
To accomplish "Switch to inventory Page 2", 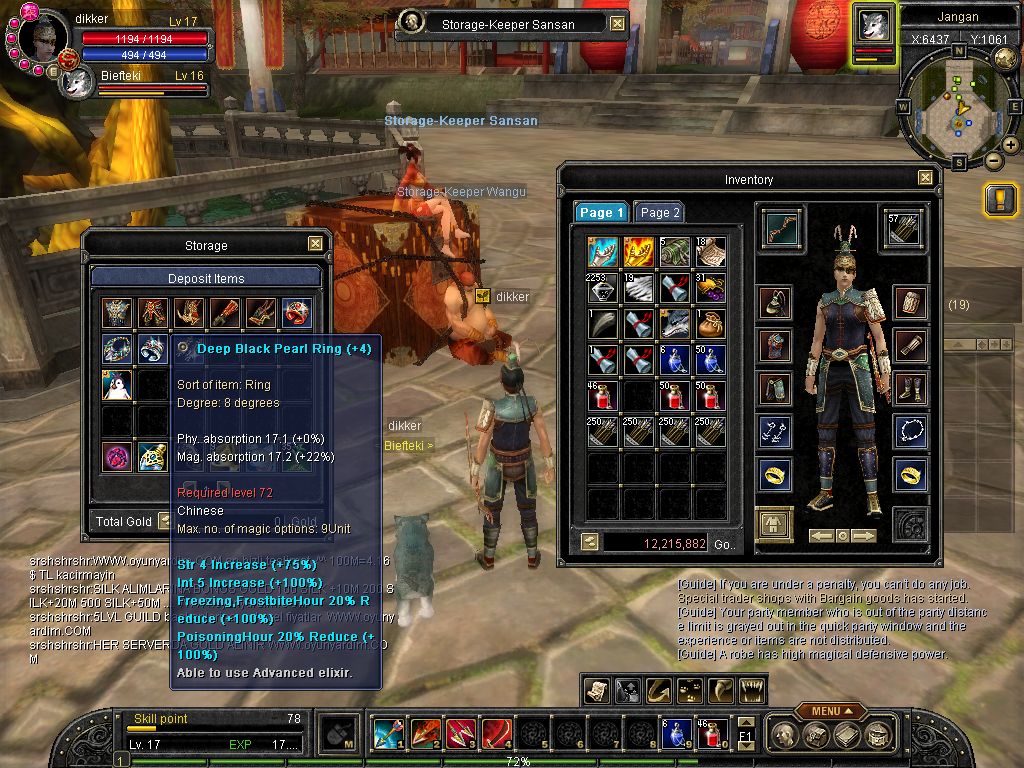I will pos(660,212).
